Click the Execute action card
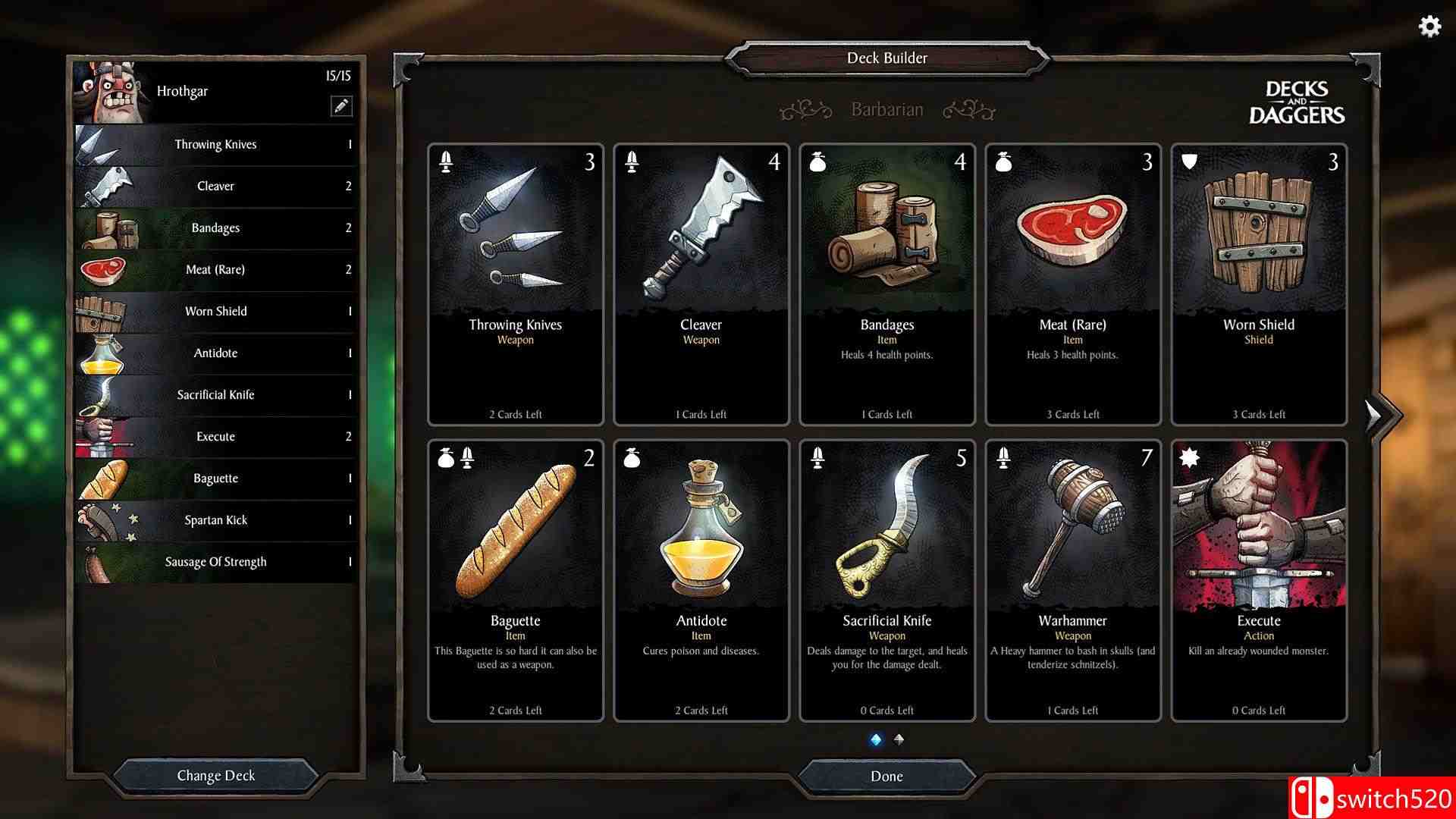1456x819 pixels. [1259, 580]
